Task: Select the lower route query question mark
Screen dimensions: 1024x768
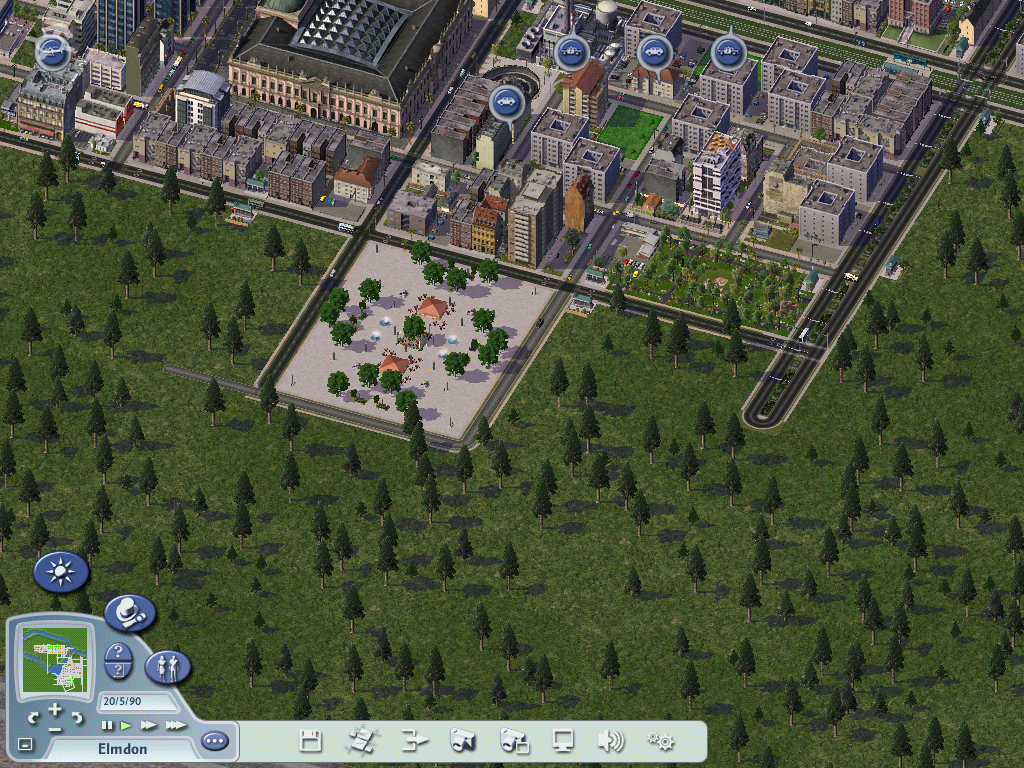Action: coord(119,671)
